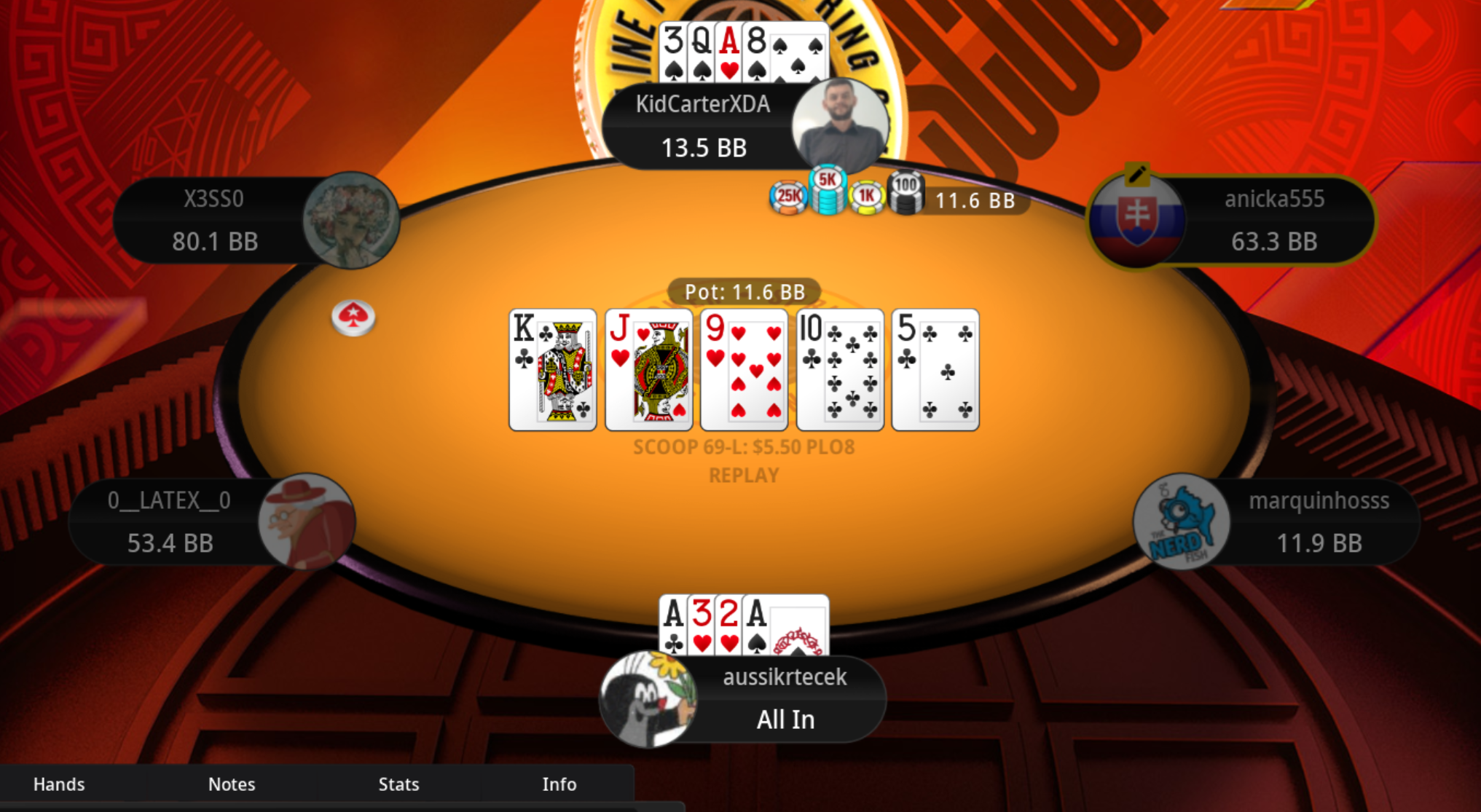1481x812 pixels.
Task: Open the Notes tab
Action: [232, 784]
